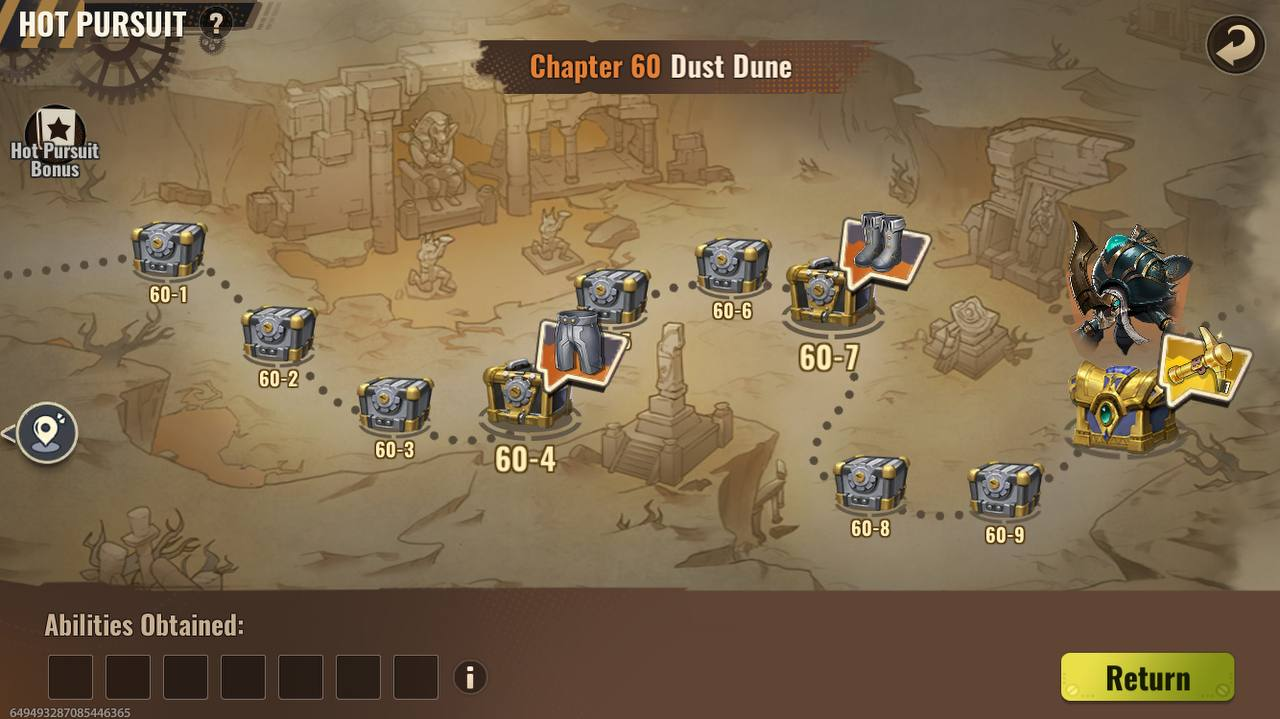1280x719 pixels.
Task: Open the Hot Pursuit help question mark
Action: coord(214,22)
